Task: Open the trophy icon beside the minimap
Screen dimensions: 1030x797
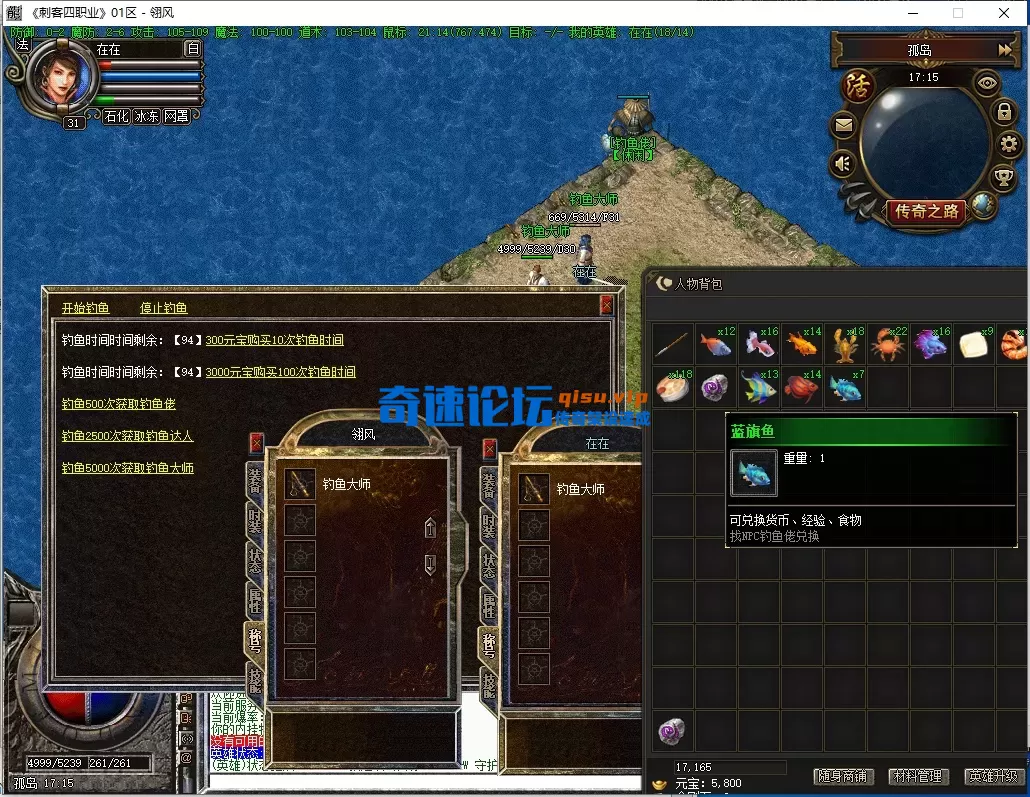Action: click(1003, 178)
